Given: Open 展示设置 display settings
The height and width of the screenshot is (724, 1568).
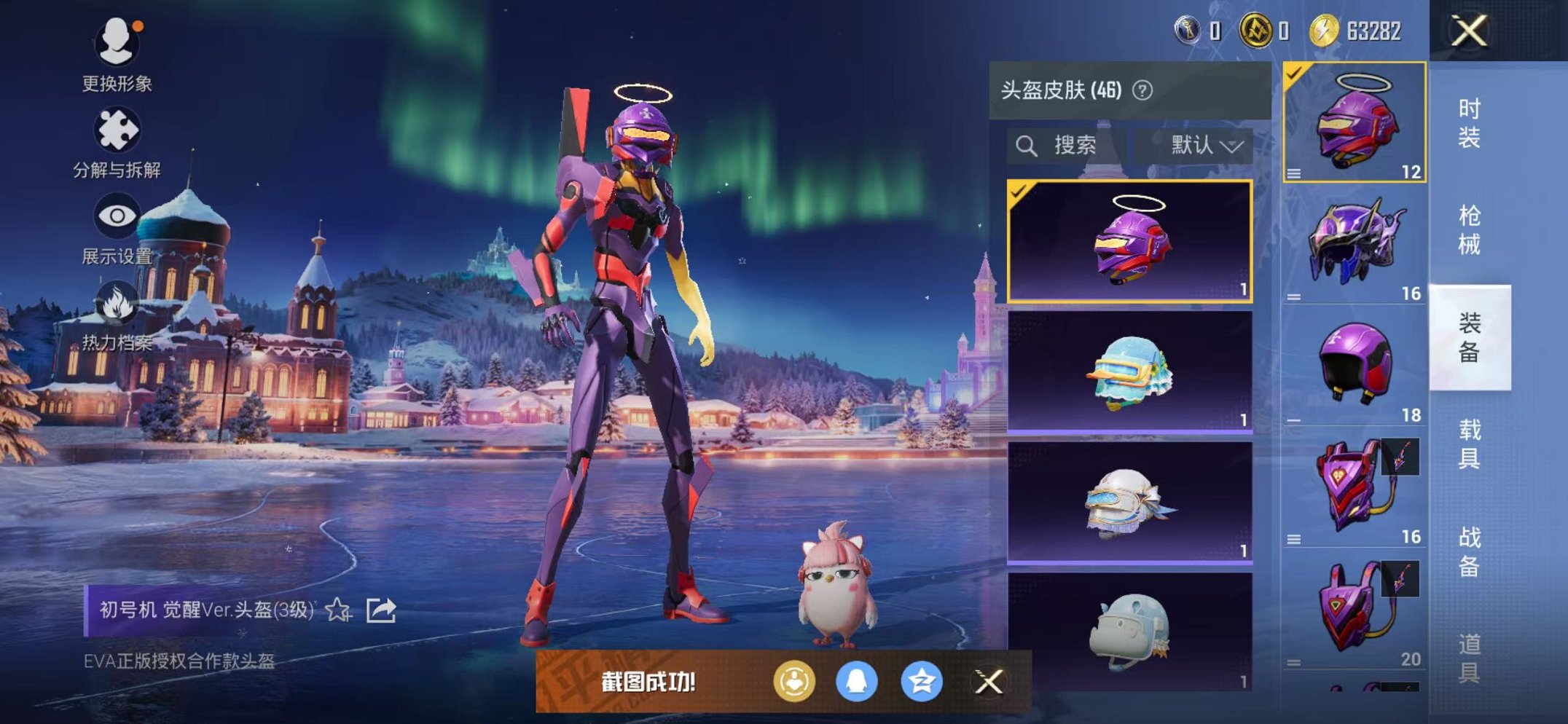Looking at the screenshot, I should (117, 227).
